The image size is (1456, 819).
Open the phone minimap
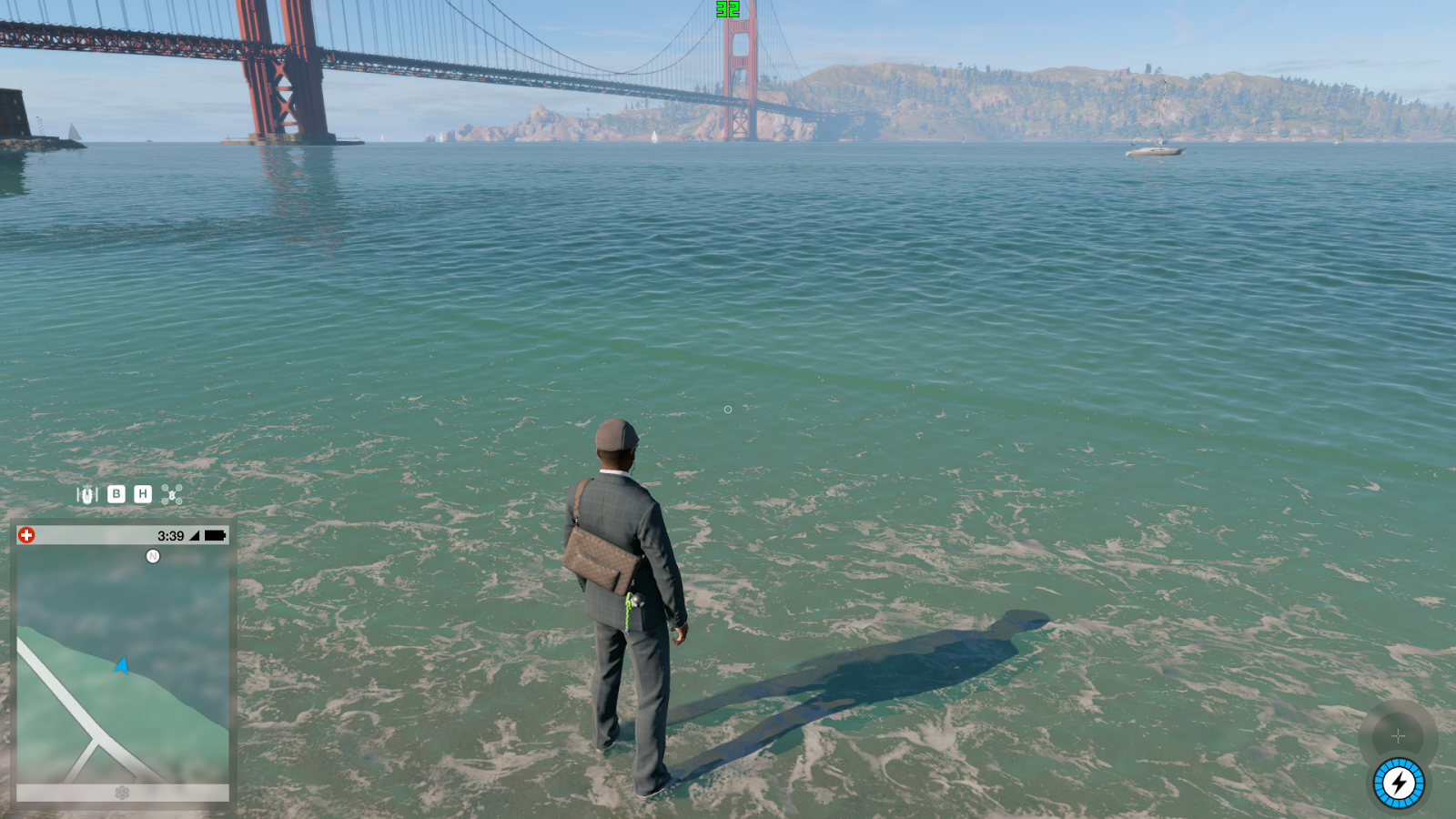click(x=123, y=664)
